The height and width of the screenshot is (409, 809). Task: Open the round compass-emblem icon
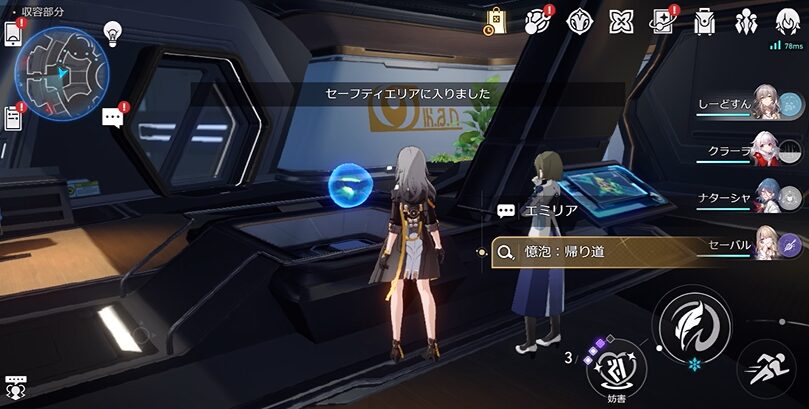[x=580, y=20]
